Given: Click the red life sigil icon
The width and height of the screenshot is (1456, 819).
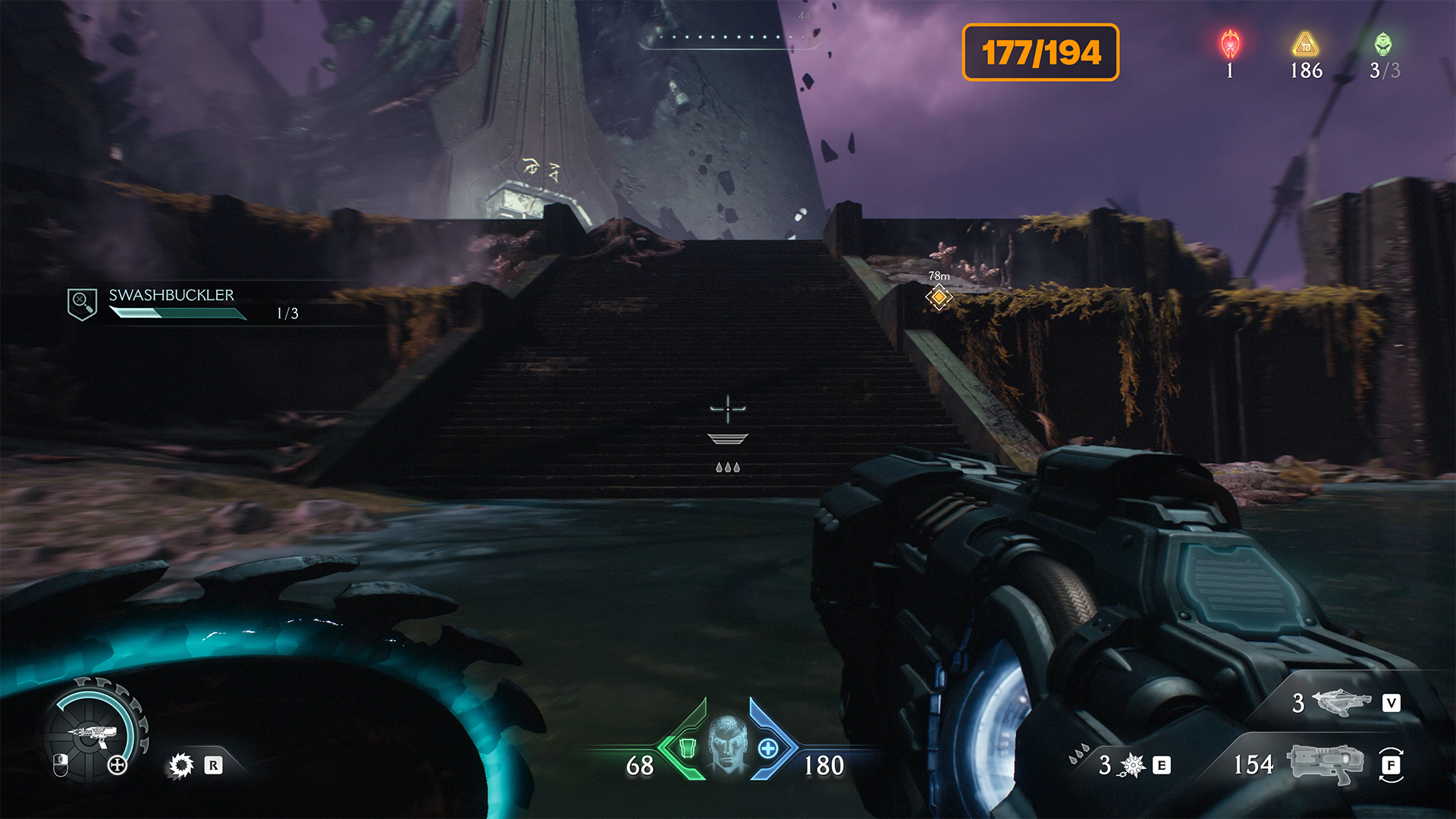Looking at the screenshot, I should pos(1230,45).
